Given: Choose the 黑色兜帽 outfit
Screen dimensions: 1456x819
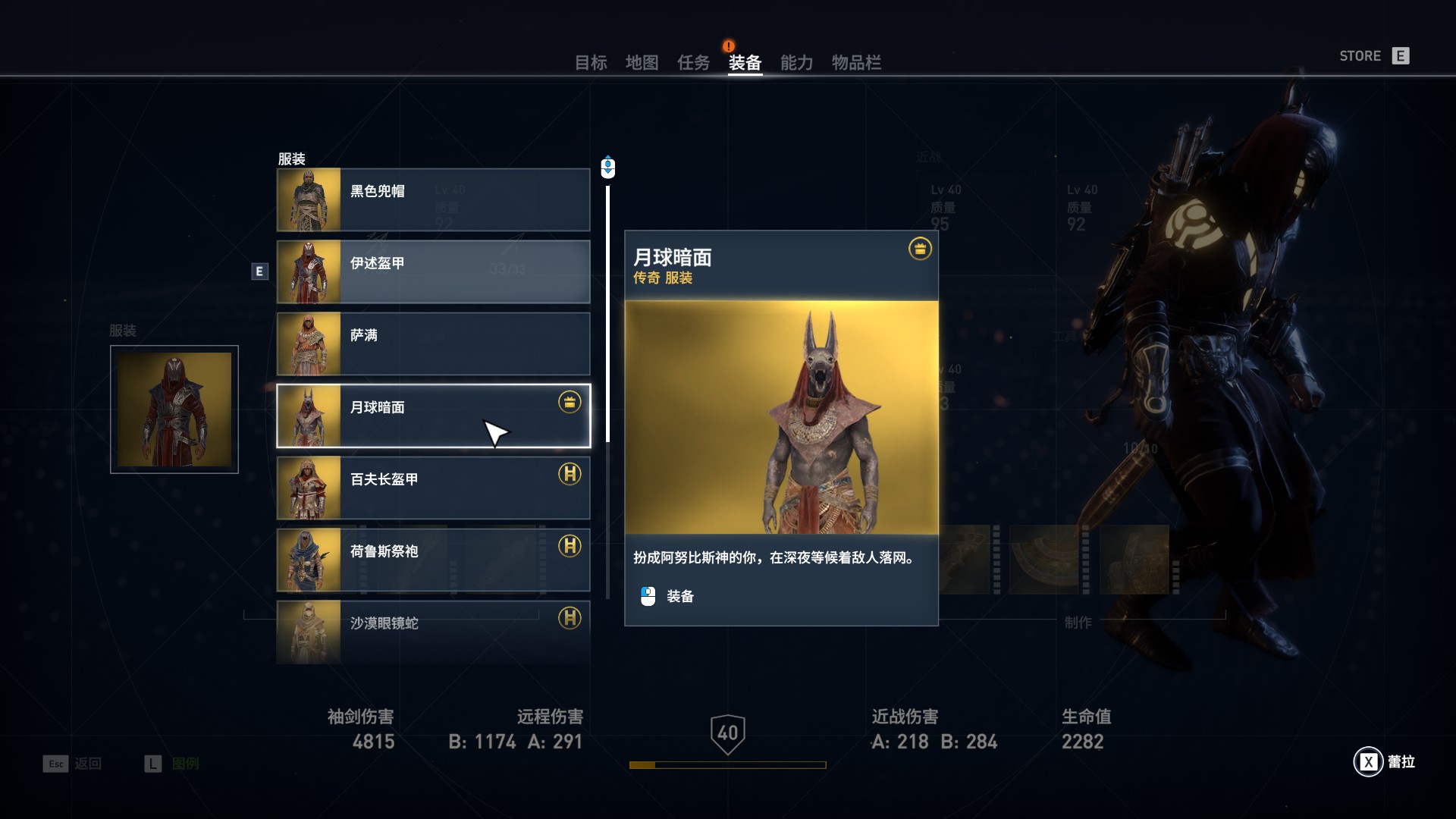Looking at the screenshot, I should pos(433,199).
